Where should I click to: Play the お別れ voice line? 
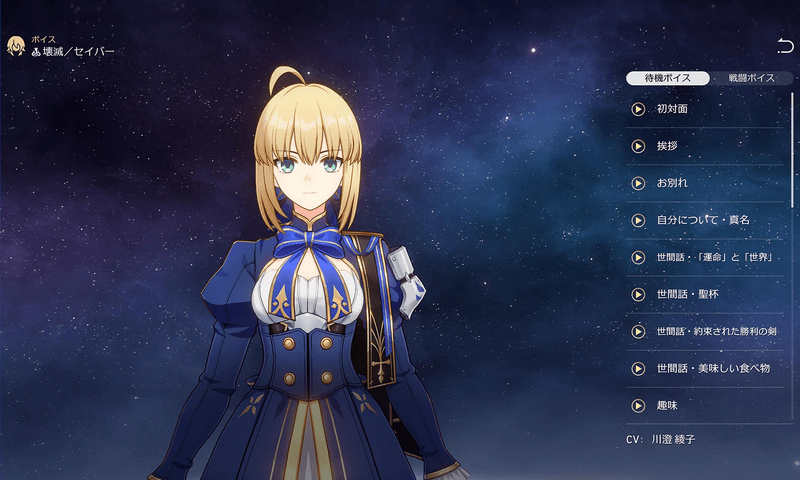click(x=638, y=183)
